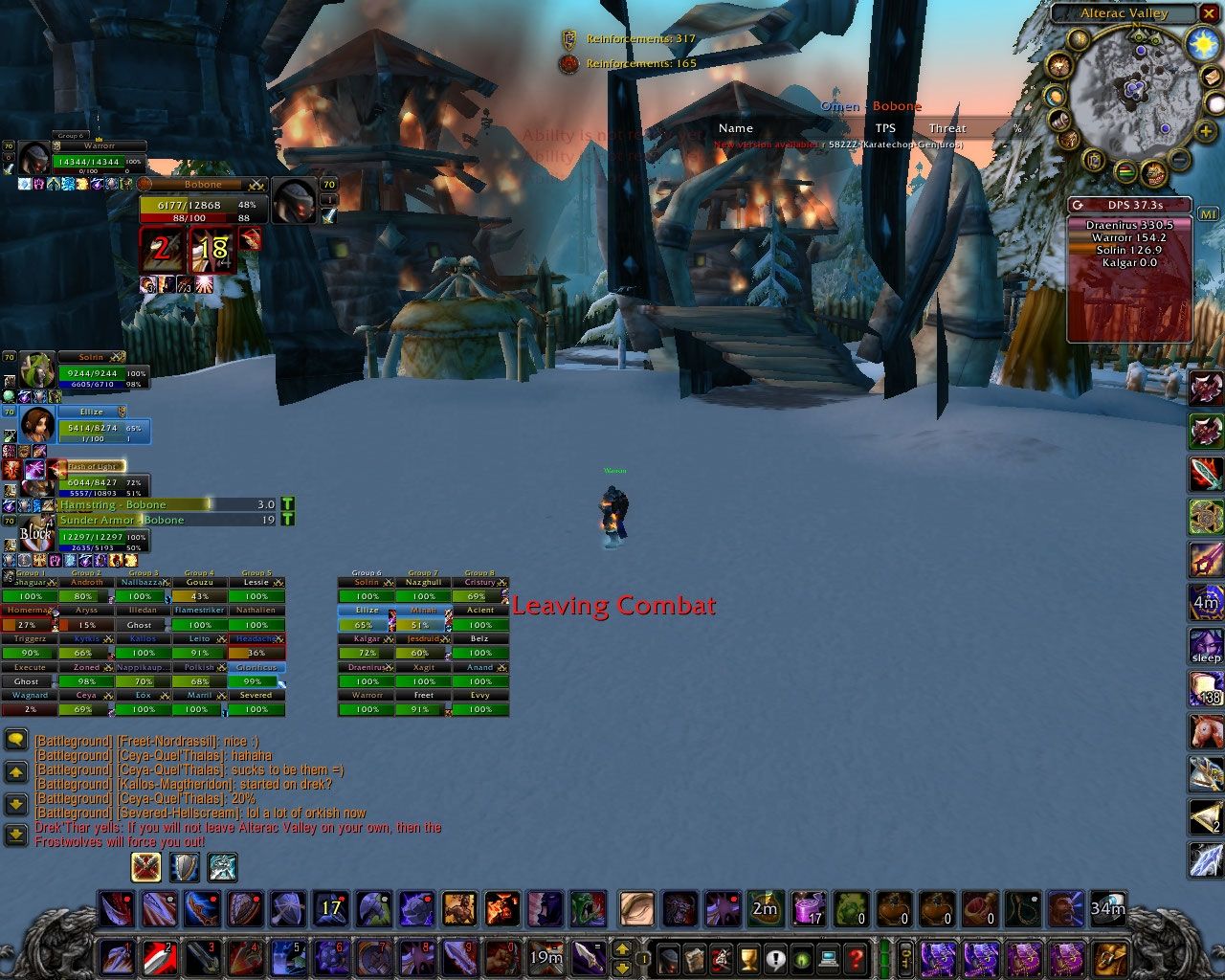
Task: Click the minimap zoom-out minus button
Action: 1180,159
